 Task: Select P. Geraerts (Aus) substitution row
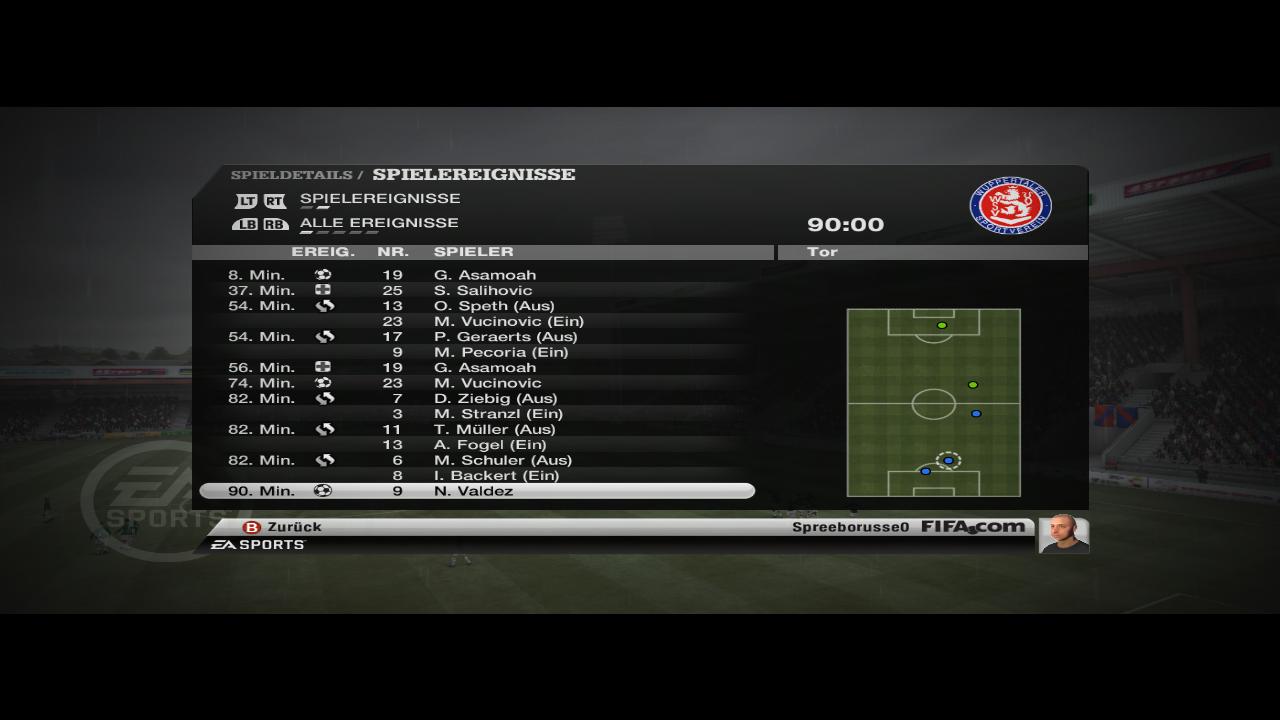click(x=477, y=337)
